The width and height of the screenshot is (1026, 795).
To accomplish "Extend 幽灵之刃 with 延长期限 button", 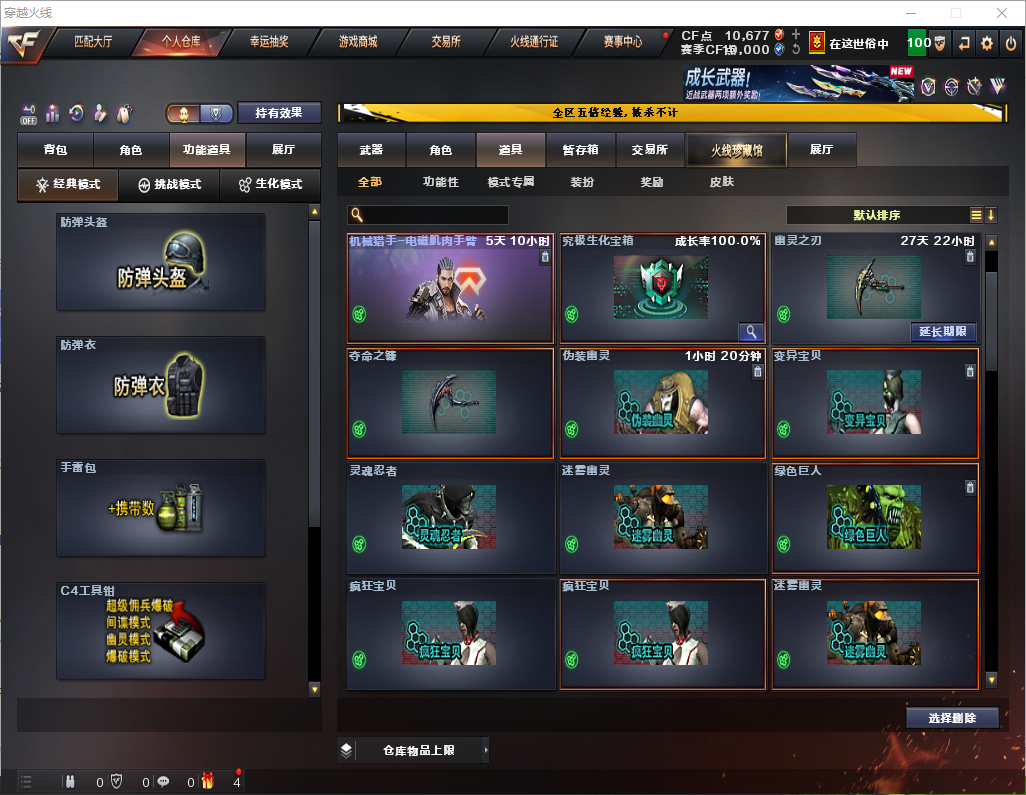I will (943, 332).
